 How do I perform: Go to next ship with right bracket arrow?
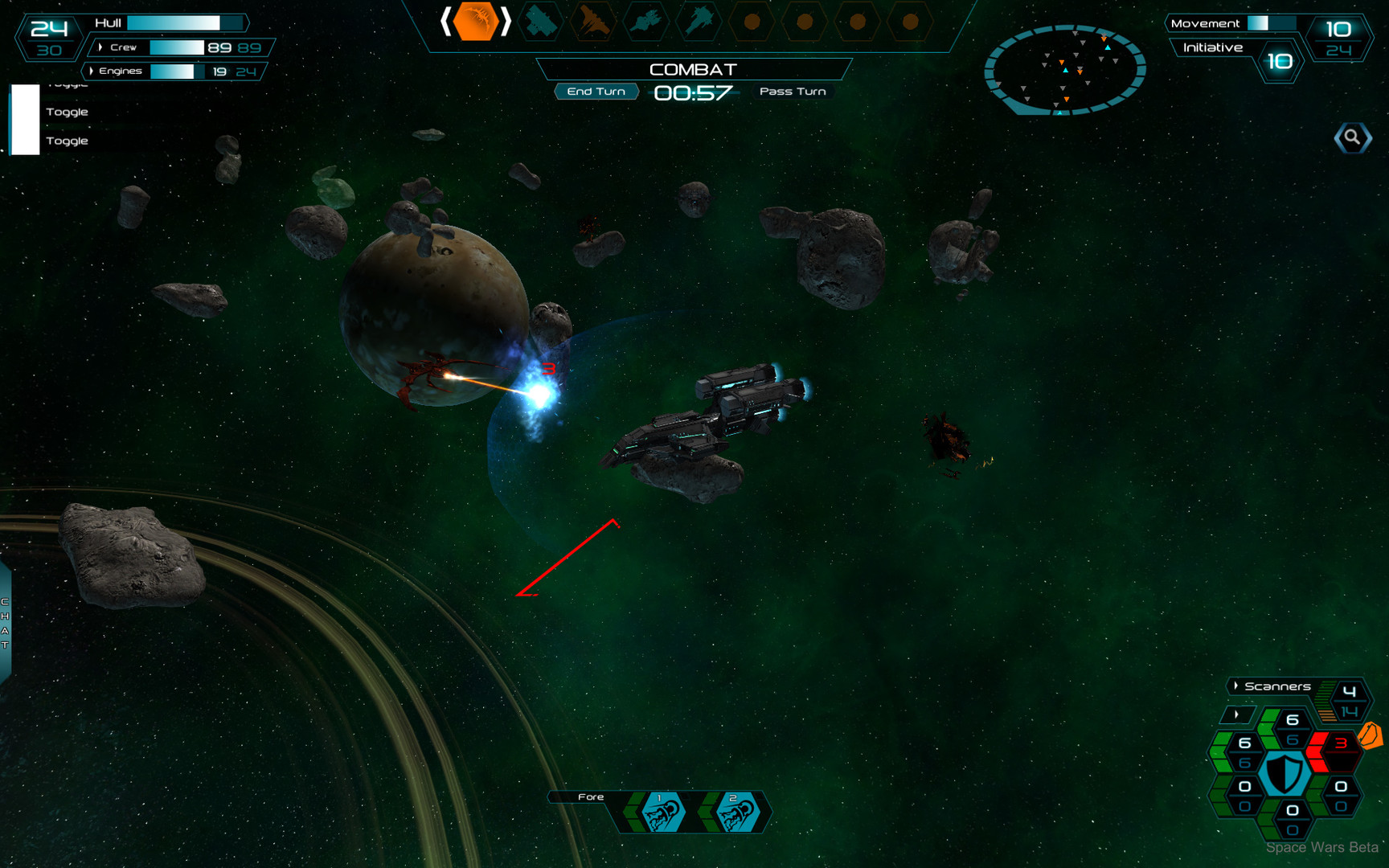pyautogui.click(x=506, y=23)
